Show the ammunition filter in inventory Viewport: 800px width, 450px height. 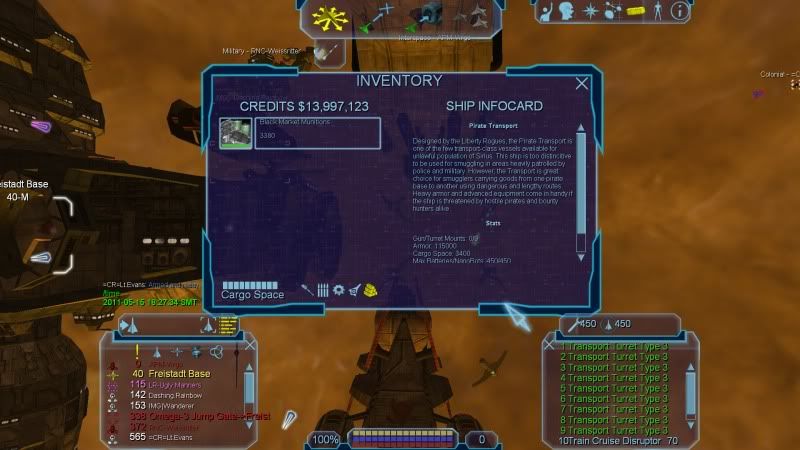[322, 290]
